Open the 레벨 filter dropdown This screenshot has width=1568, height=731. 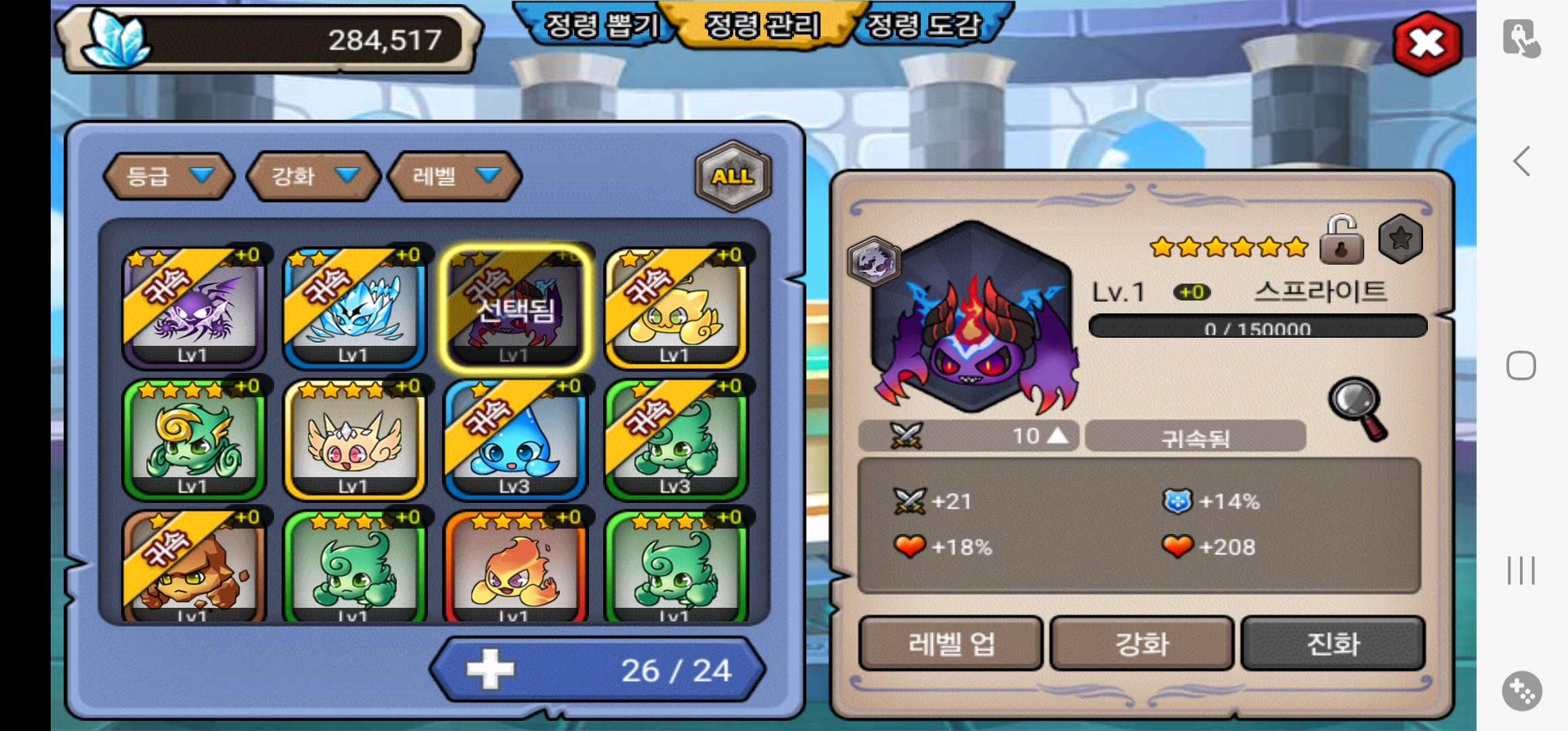click(x=455, y=177)
